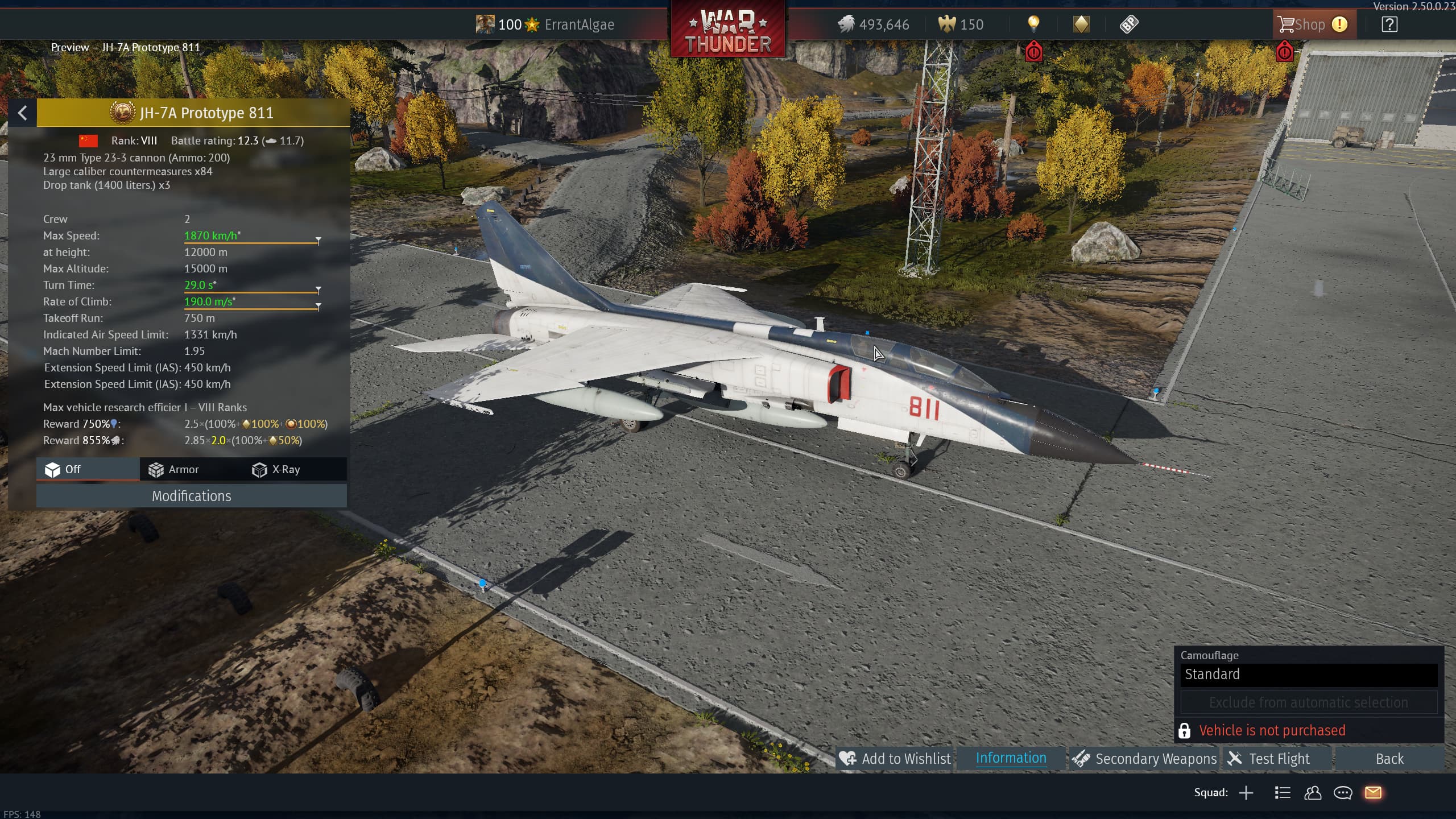
Task: Open the mail envelope icon
Action: pos(1373,793)
